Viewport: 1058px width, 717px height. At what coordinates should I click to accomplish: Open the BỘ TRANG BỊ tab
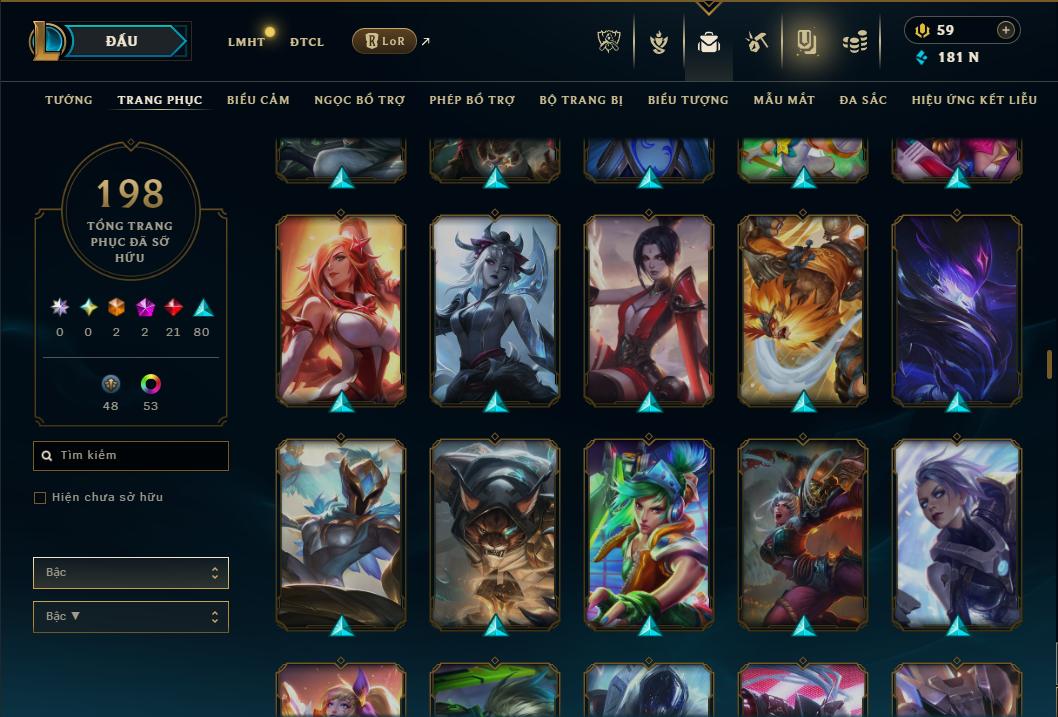(x=581, y=100)
